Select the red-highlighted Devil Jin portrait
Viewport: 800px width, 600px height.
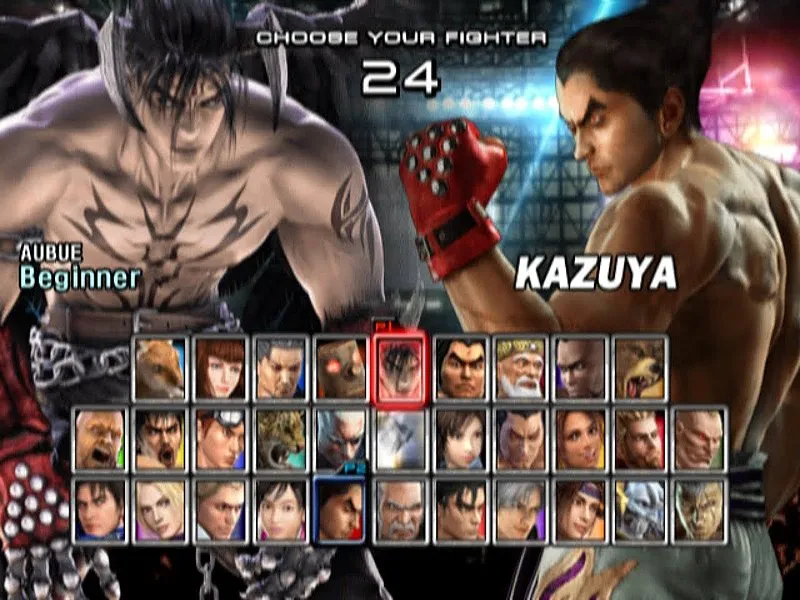coord(400,368)
